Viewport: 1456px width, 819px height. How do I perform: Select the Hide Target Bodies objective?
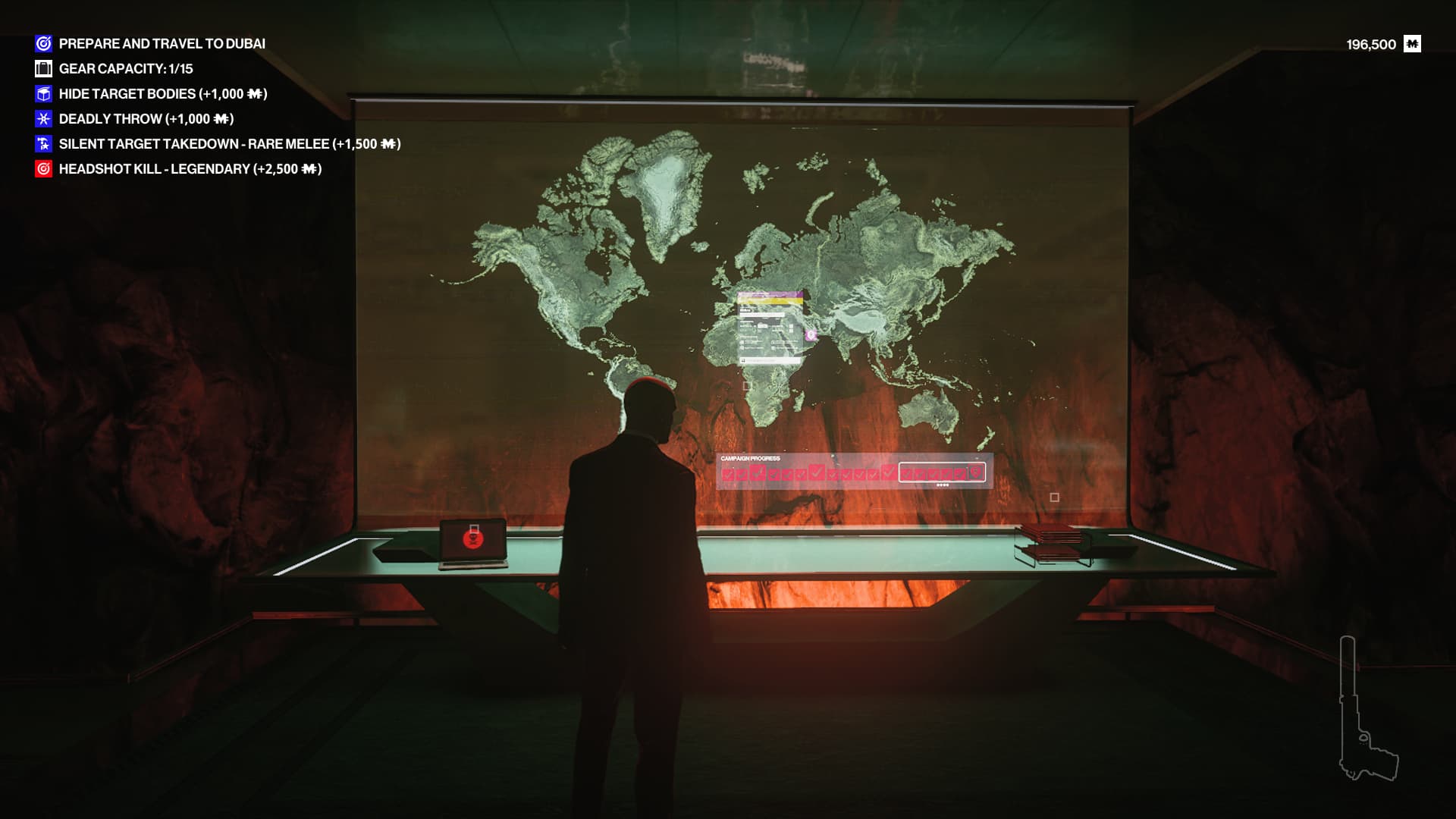pos(162,94)
